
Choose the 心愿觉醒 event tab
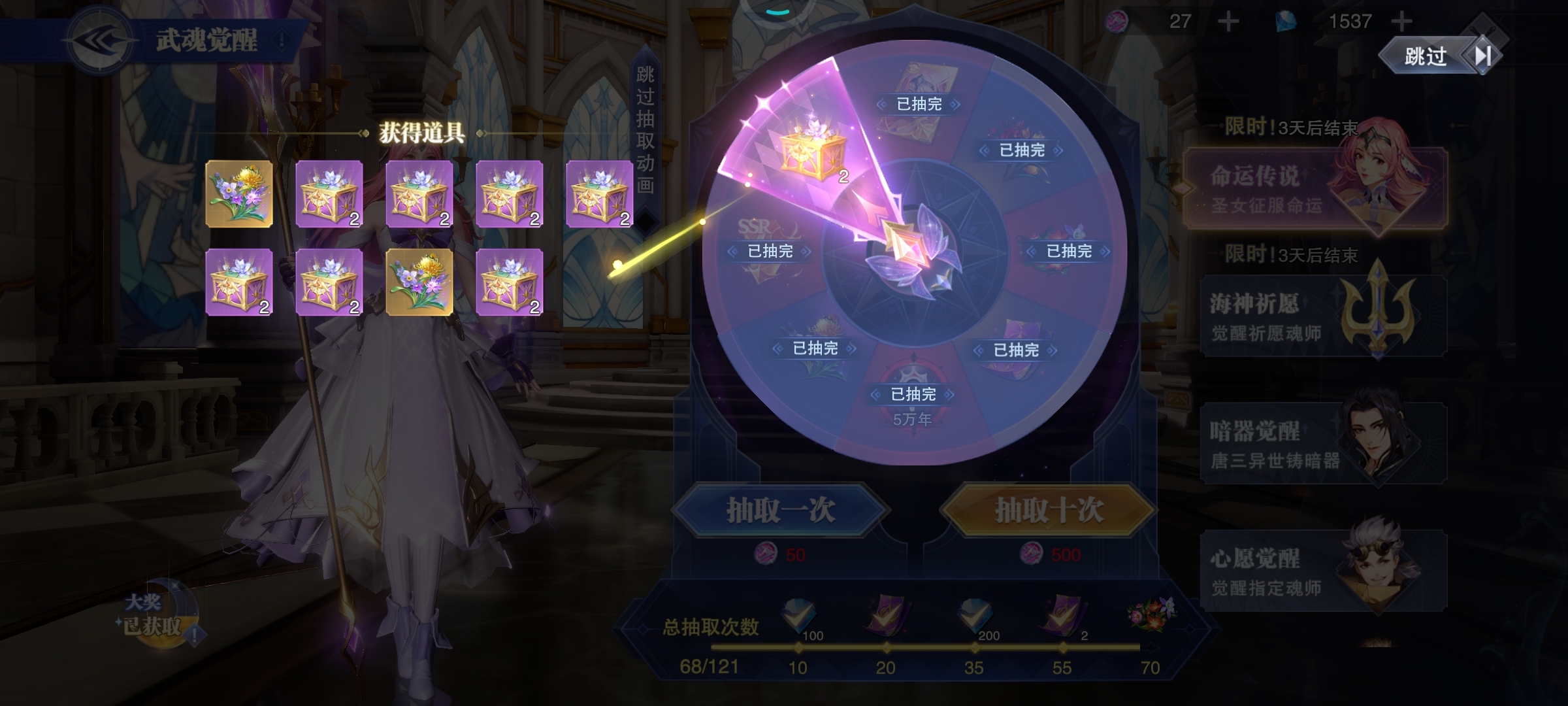[1322, 571]
